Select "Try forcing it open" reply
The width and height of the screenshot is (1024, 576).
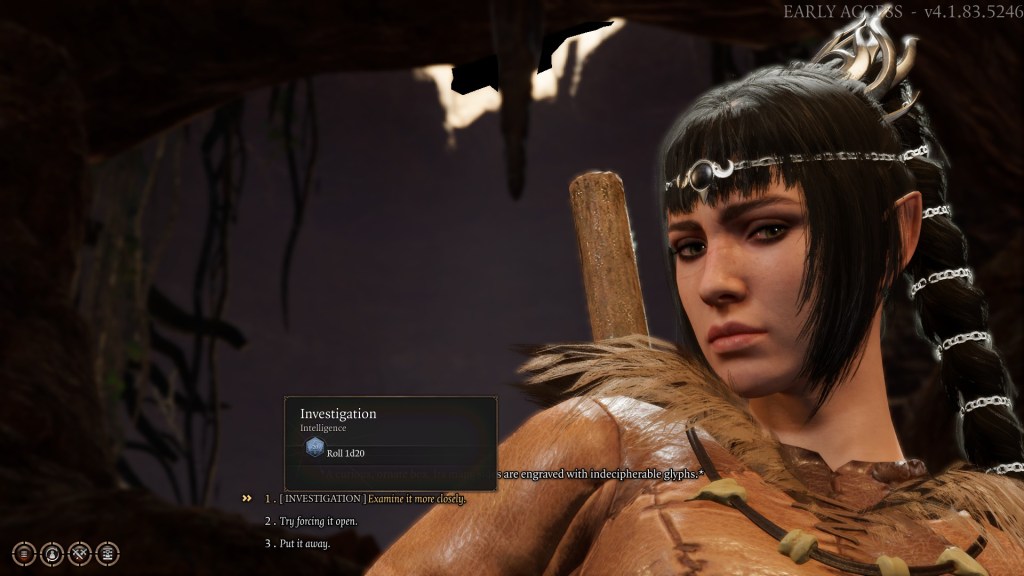(318, 521)
